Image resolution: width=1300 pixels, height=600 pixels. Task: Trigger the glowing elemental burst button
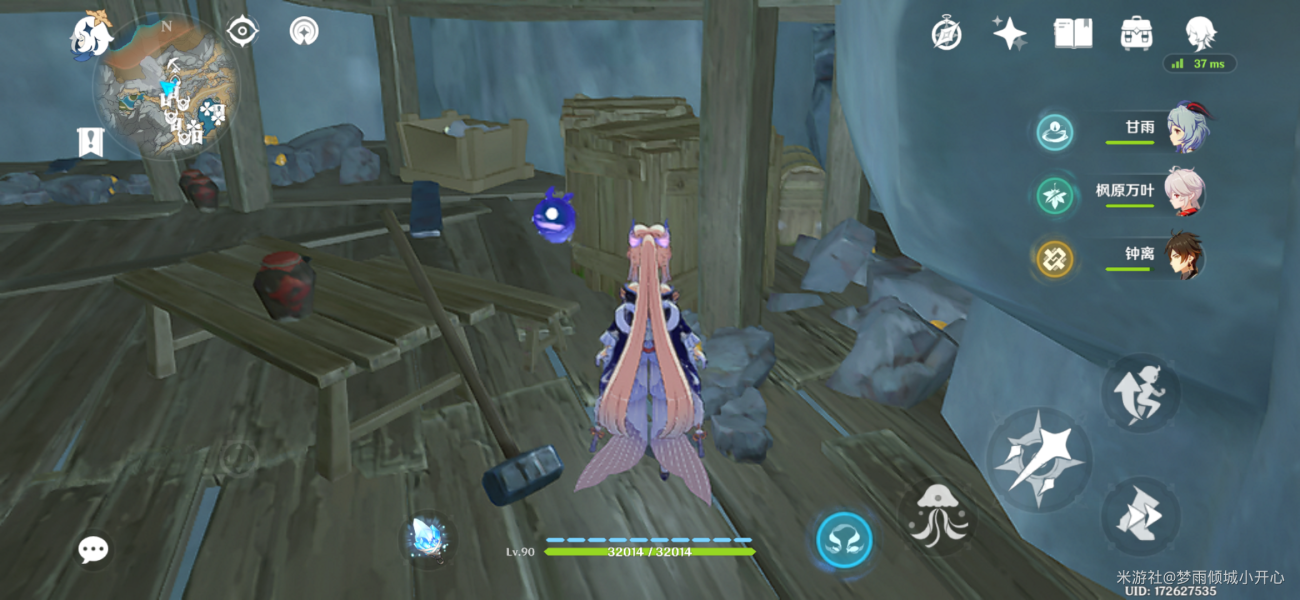(x=844, y=541)
